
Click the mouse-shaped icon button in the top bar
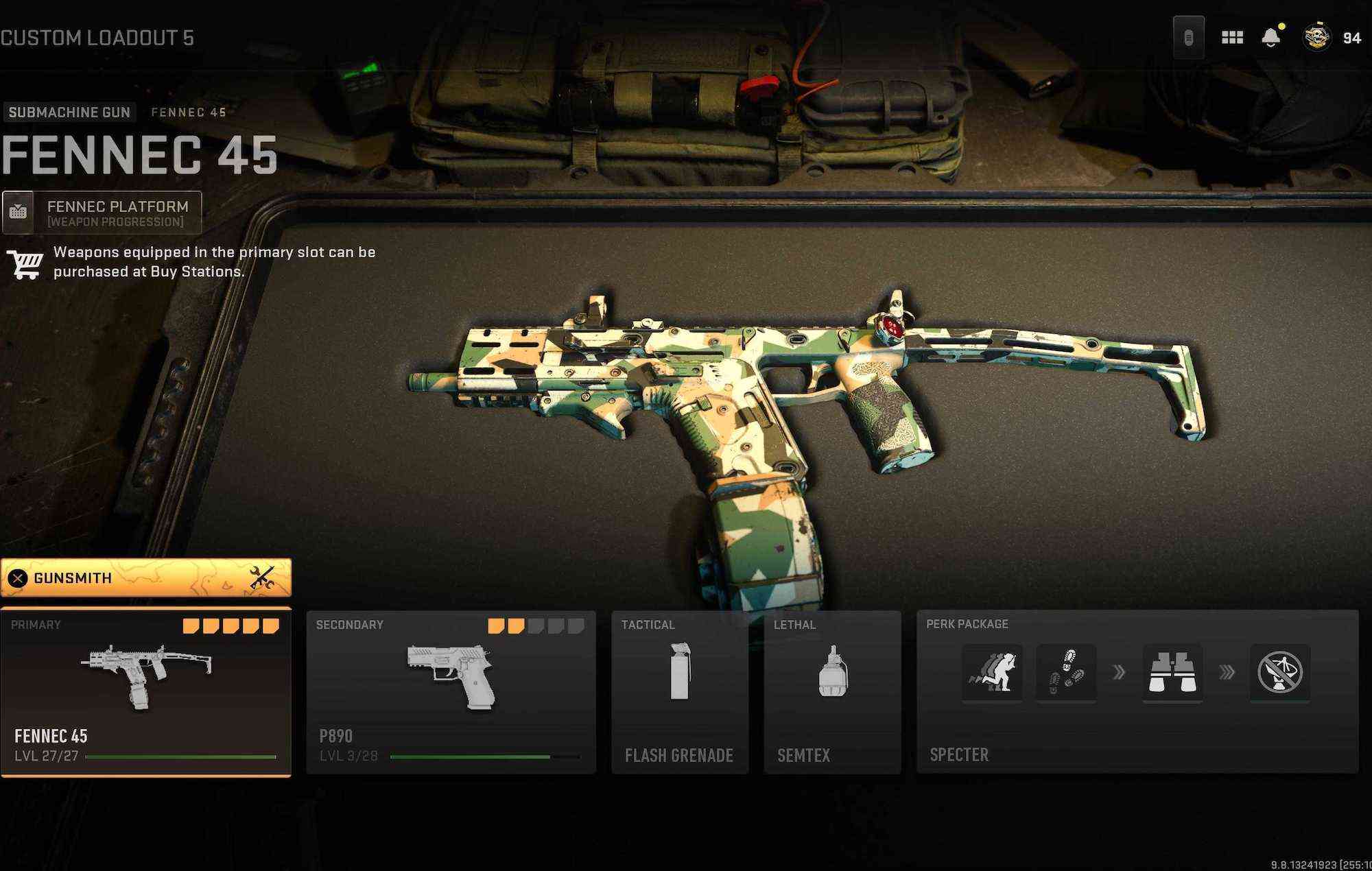tap(1188, 38)
